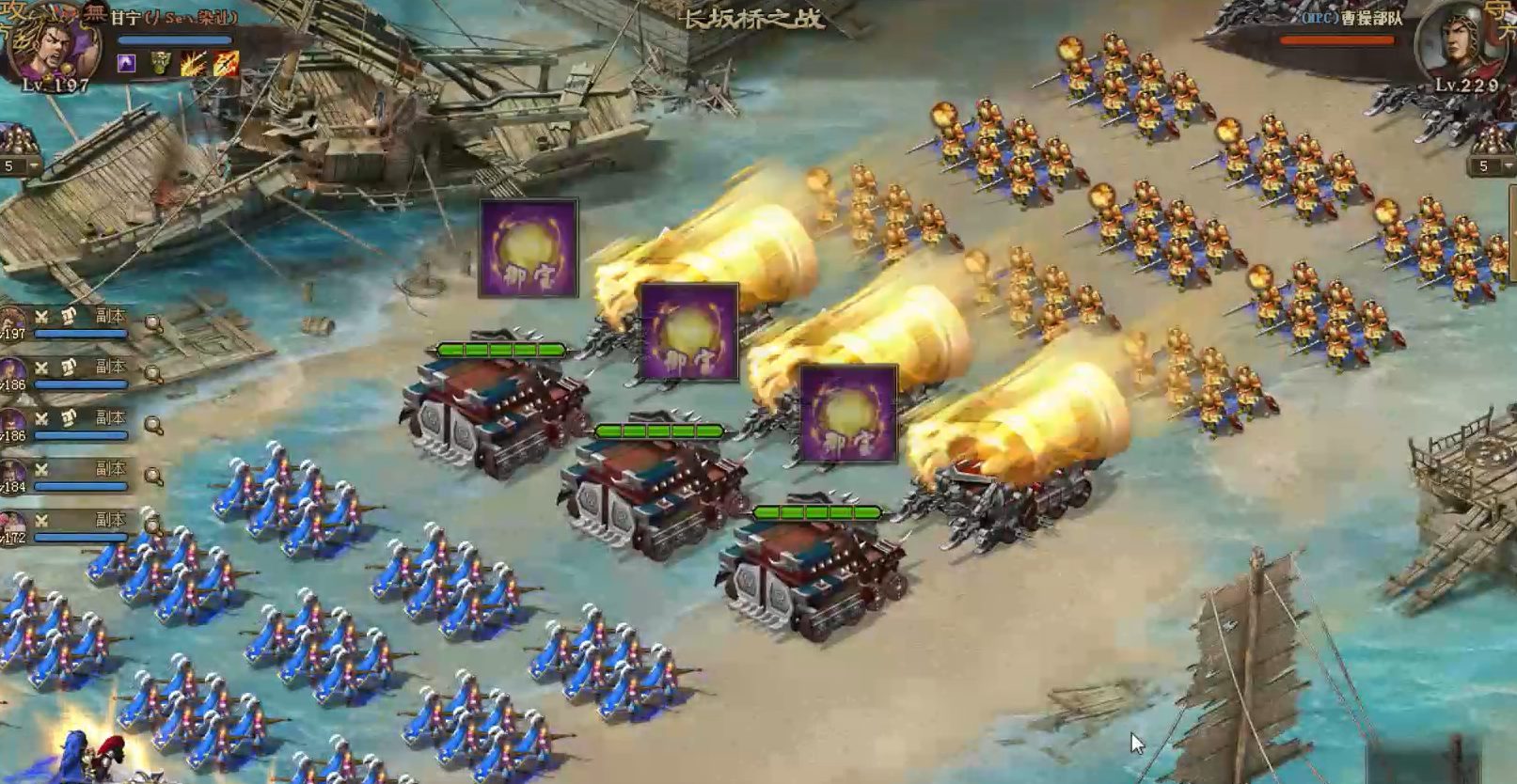
Task: Activate the golden burst arrow skill icon
Action: pos(194,63)
